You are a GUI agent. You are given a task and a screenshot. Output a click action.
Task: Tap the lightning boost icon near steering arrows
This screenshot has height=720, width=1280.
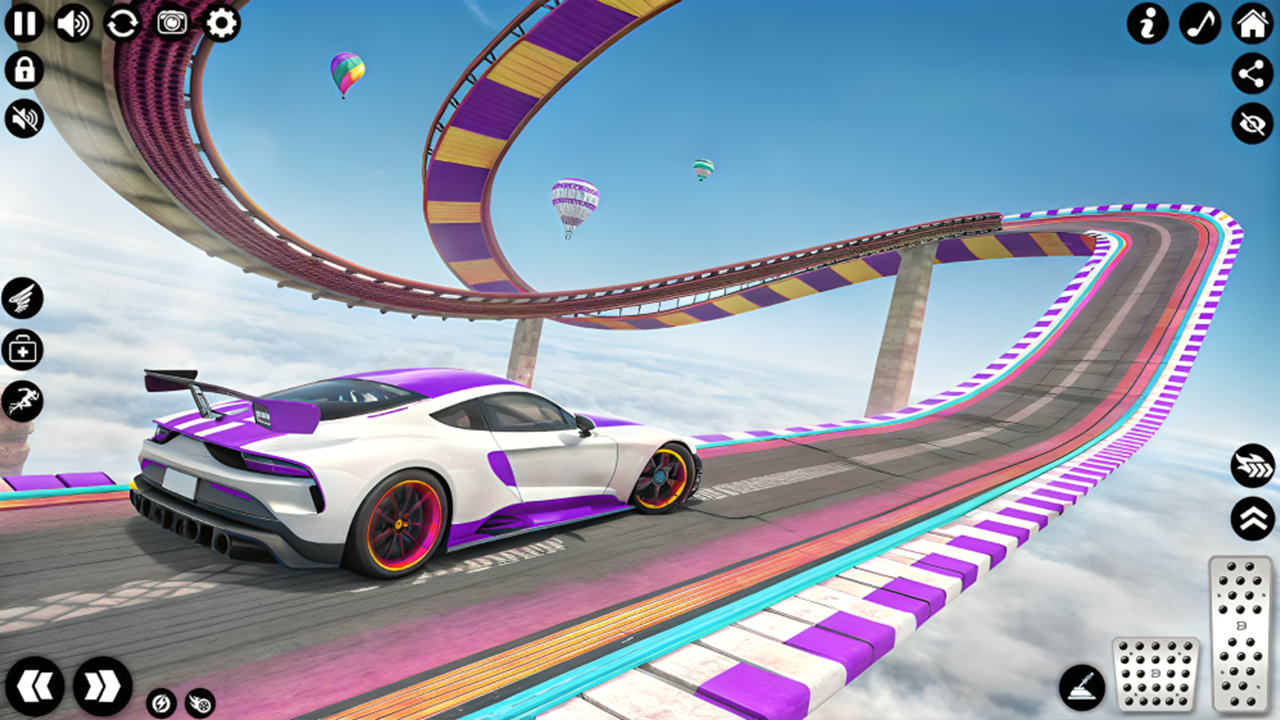coord(161,704)
